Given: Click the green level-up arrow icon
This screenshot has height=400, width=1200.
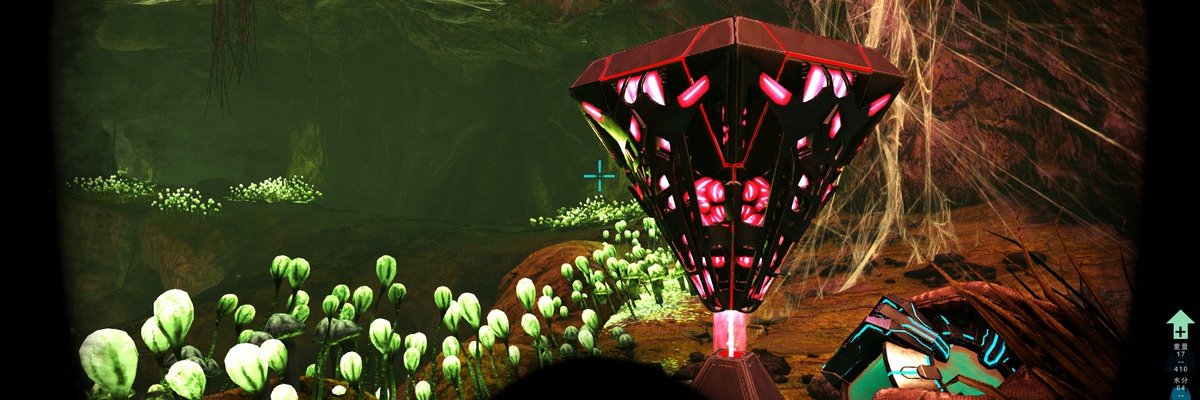Looking at the screenshot, I should [1180, 325].
